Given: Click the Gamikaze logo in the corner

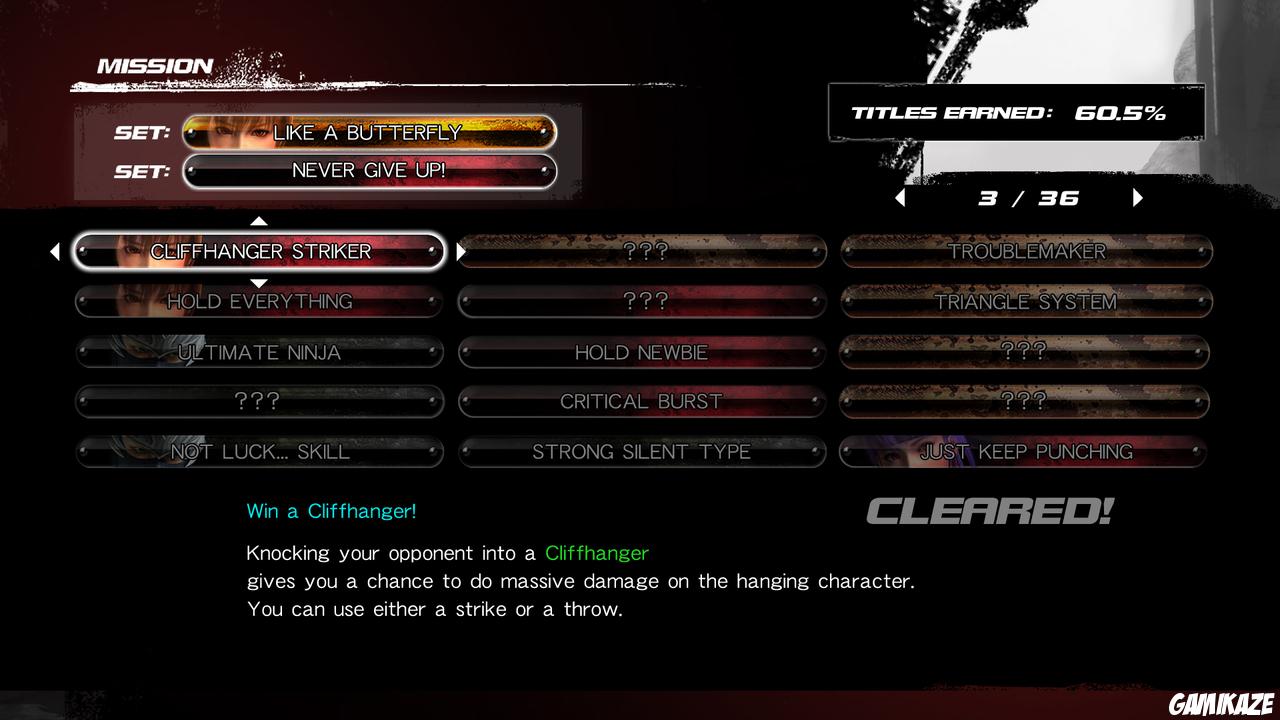Looking at the screenshot, I should 1222,700.
